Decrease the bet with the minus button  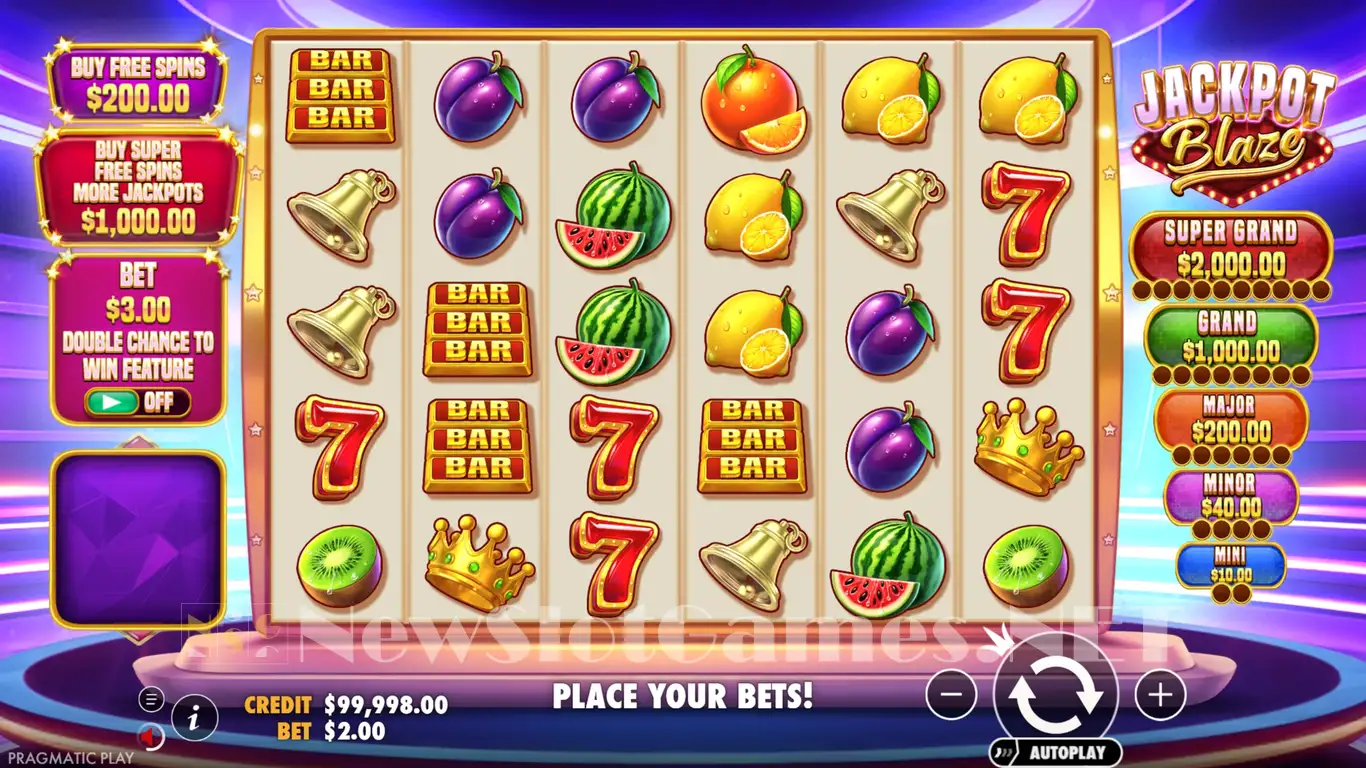point(951,694)
